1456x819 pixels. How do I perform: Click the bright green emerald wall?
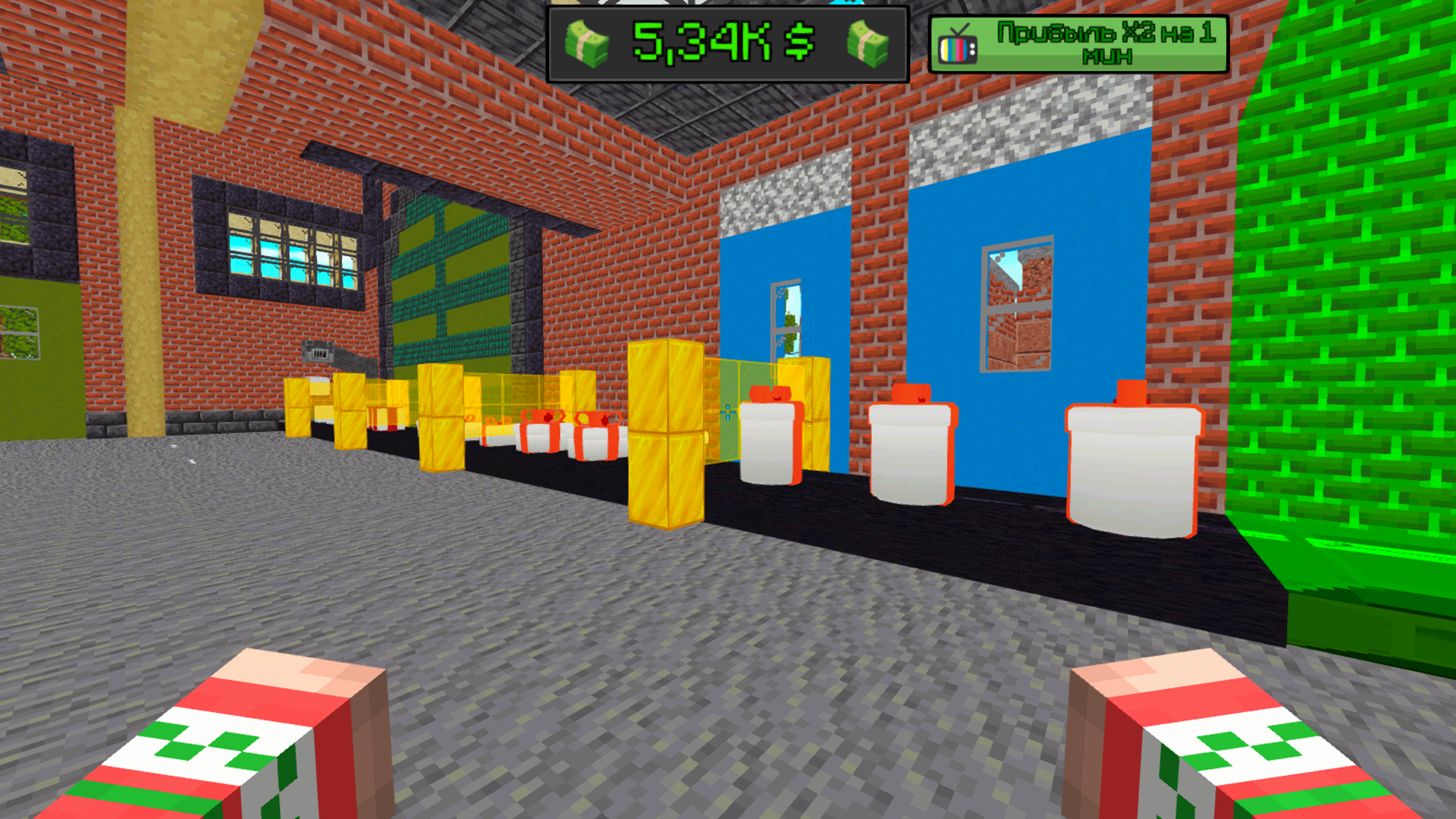pos(1365,303)
